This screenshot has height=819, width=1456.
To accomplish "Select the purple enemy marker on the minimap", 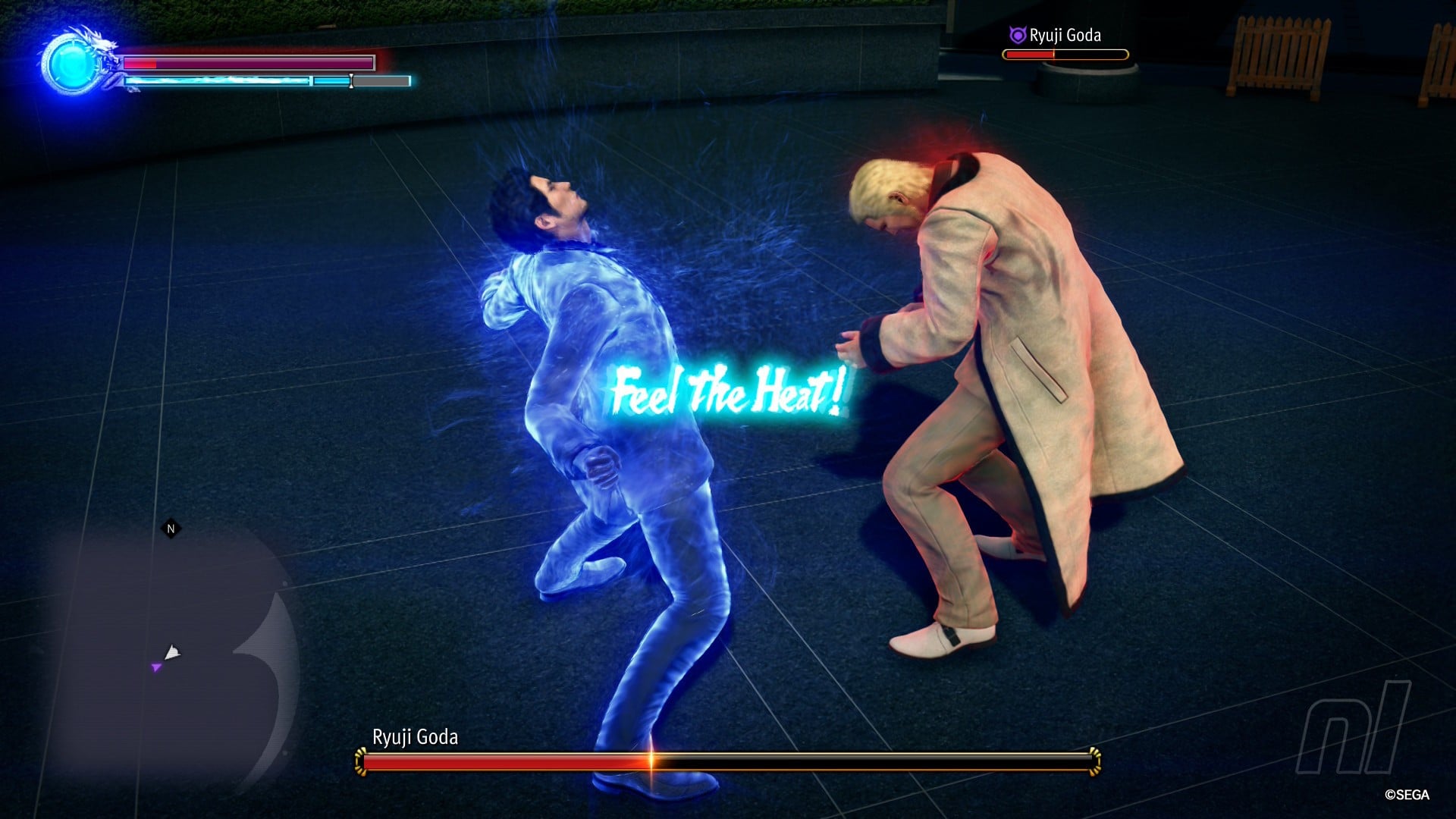I will pos(156,667).
